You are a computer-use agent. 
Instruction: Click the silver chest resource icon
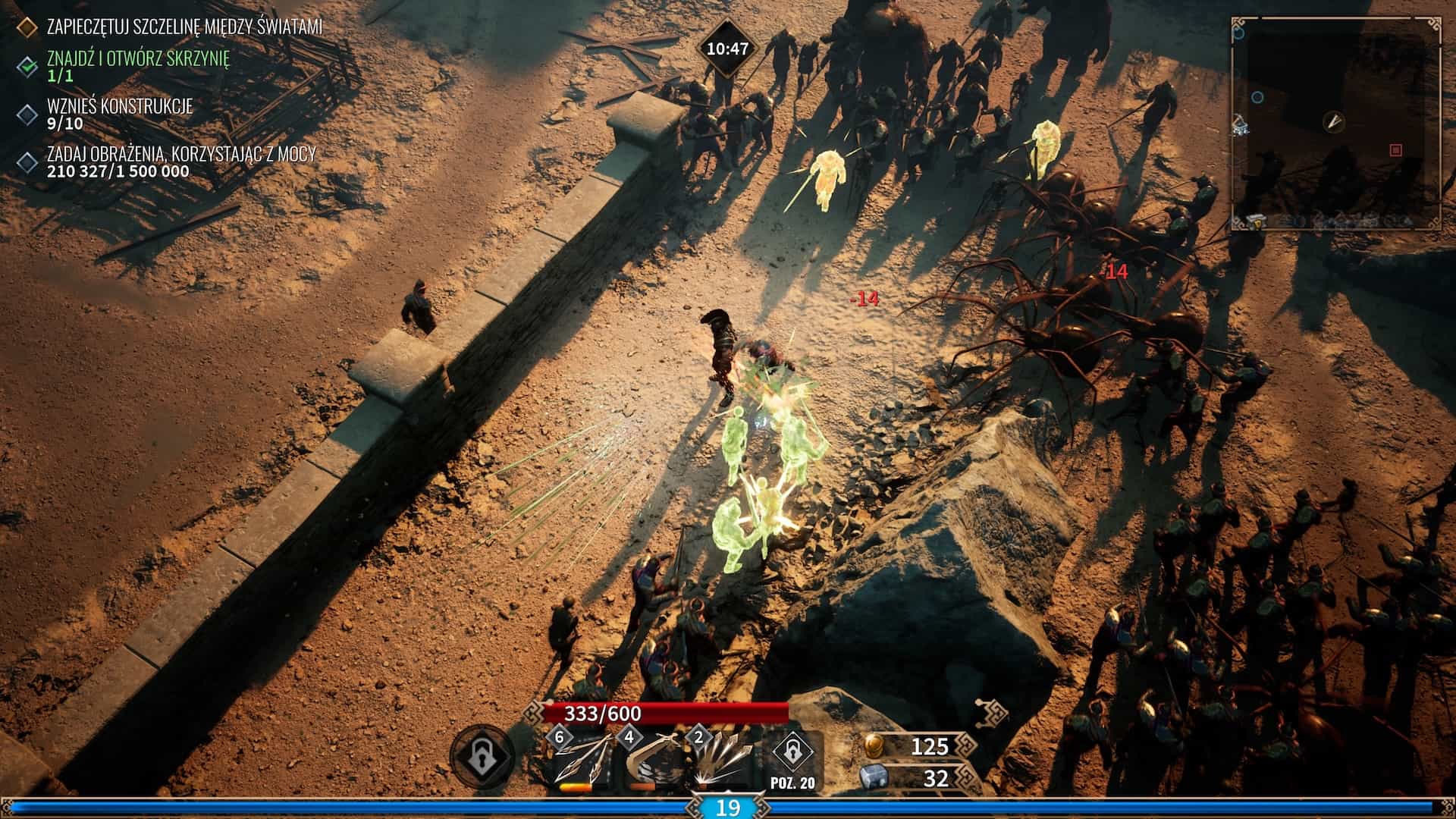(874, 778)
